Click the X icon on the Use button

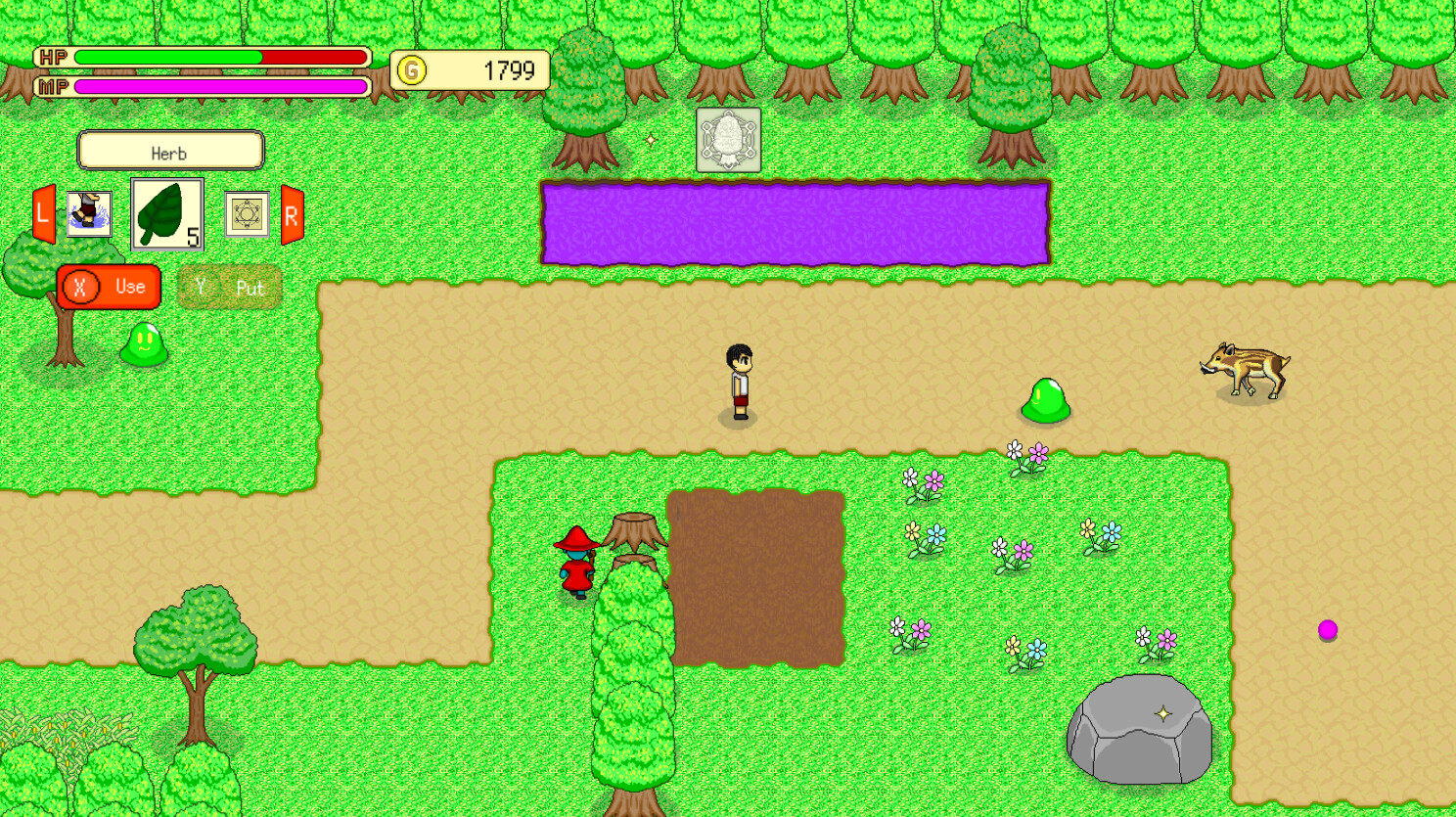coord(81,287)
